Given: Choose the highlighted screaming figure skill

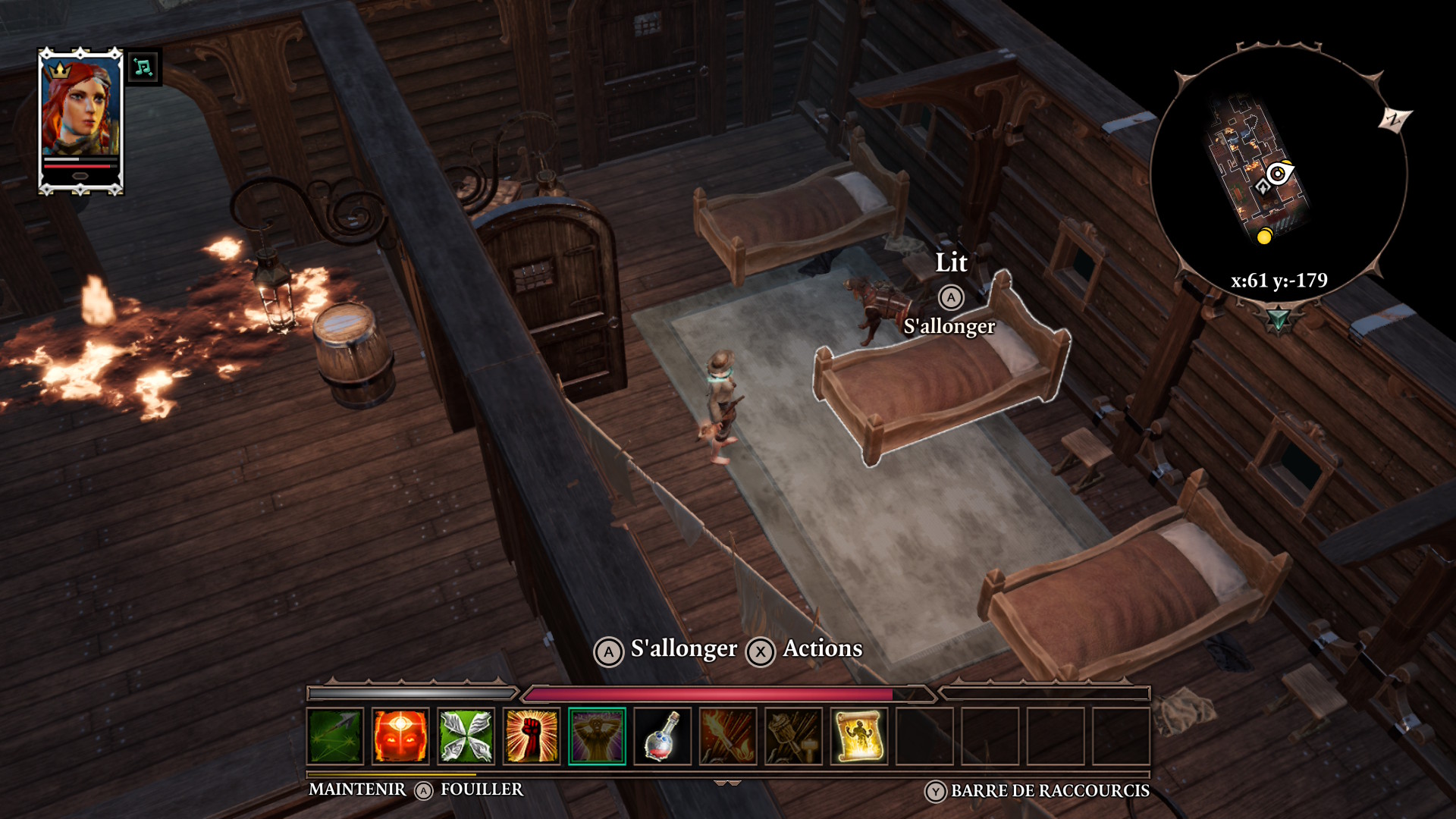Looking at the screenshot, I should [597, 736].
